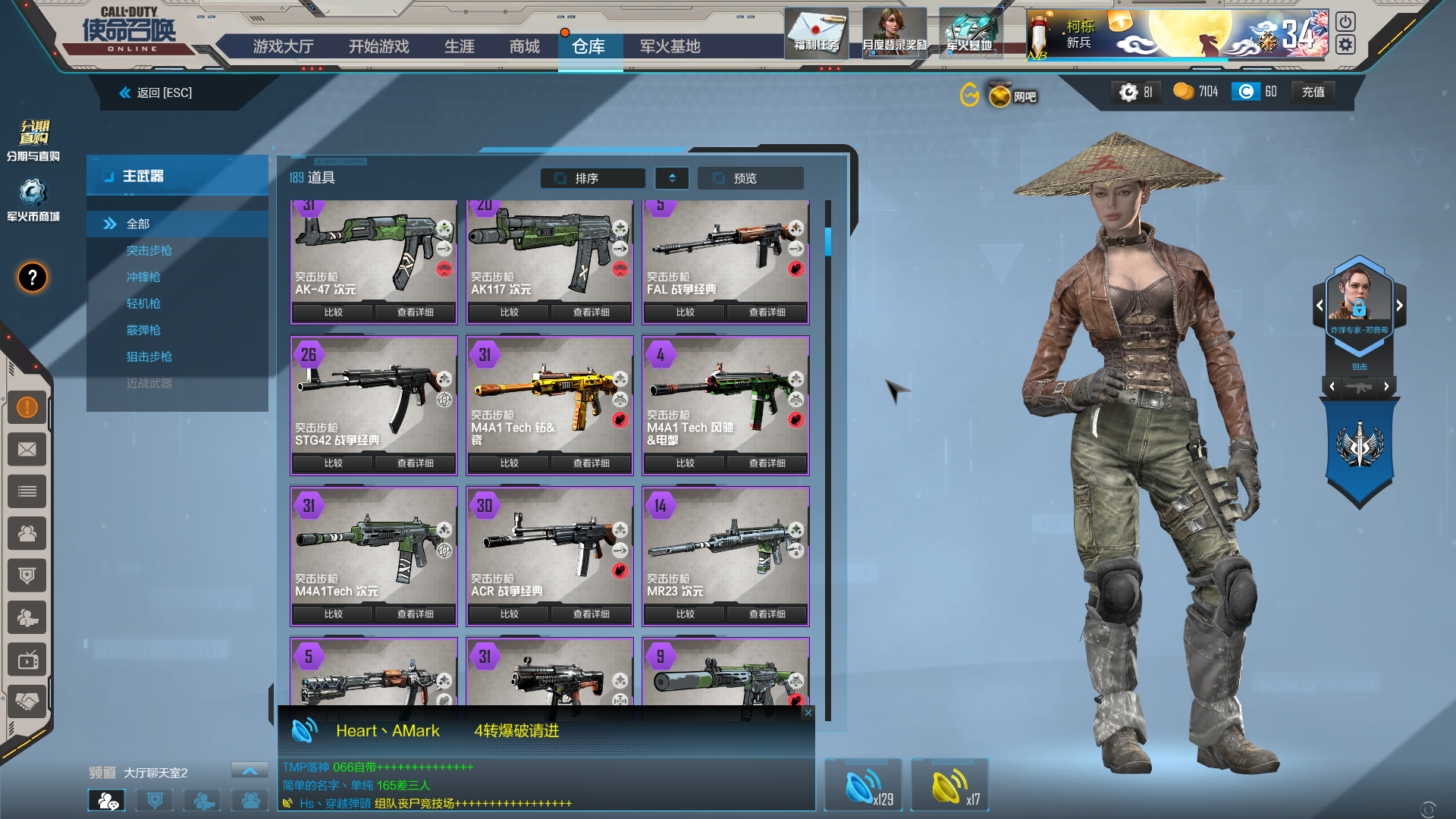Return with the 返回 [ESC] button
This screenshot has height=819, width=1456.
point(156,93)
